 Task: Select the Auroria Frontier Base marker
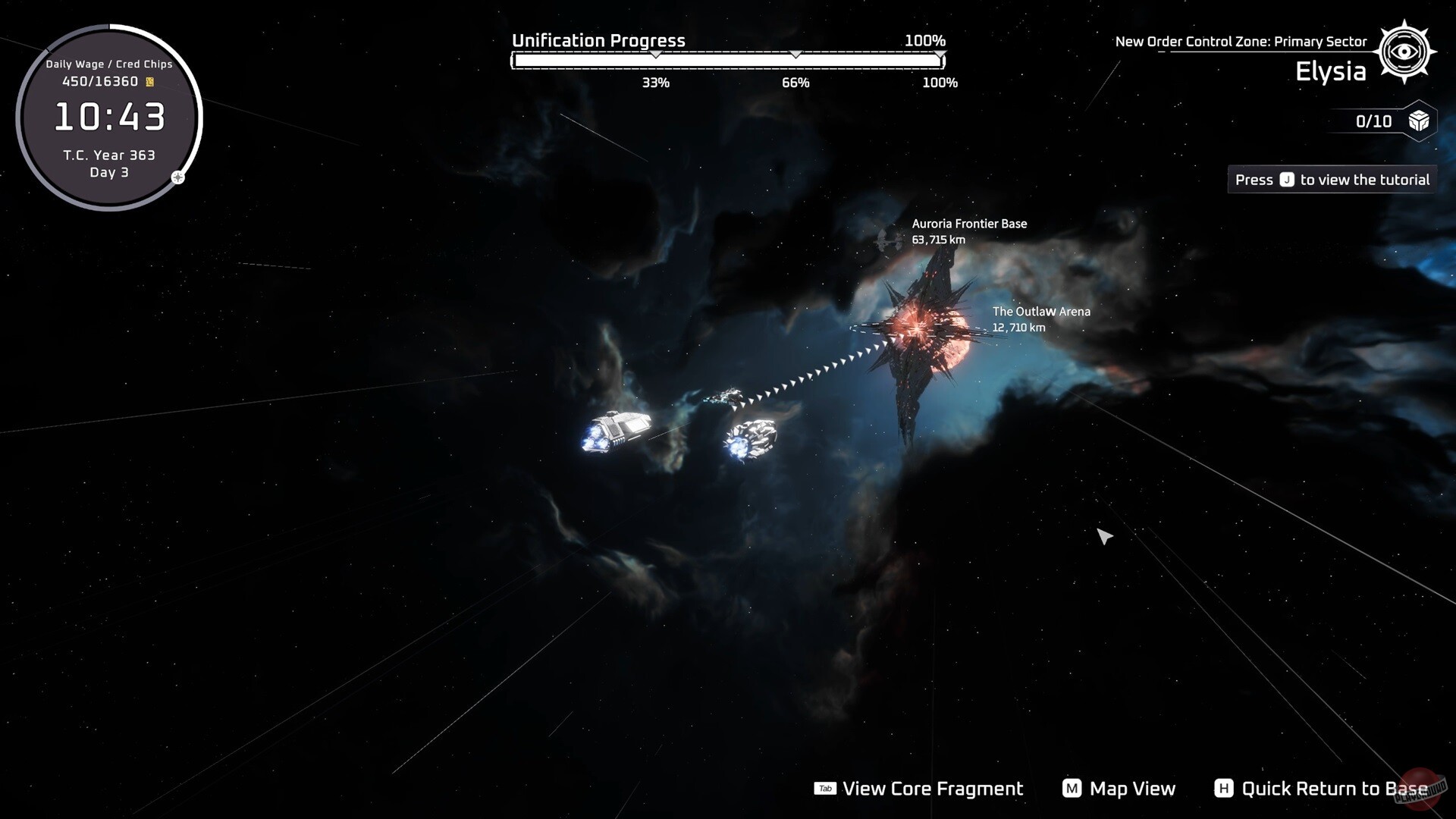pyautogui.click(x=968, y=231)
